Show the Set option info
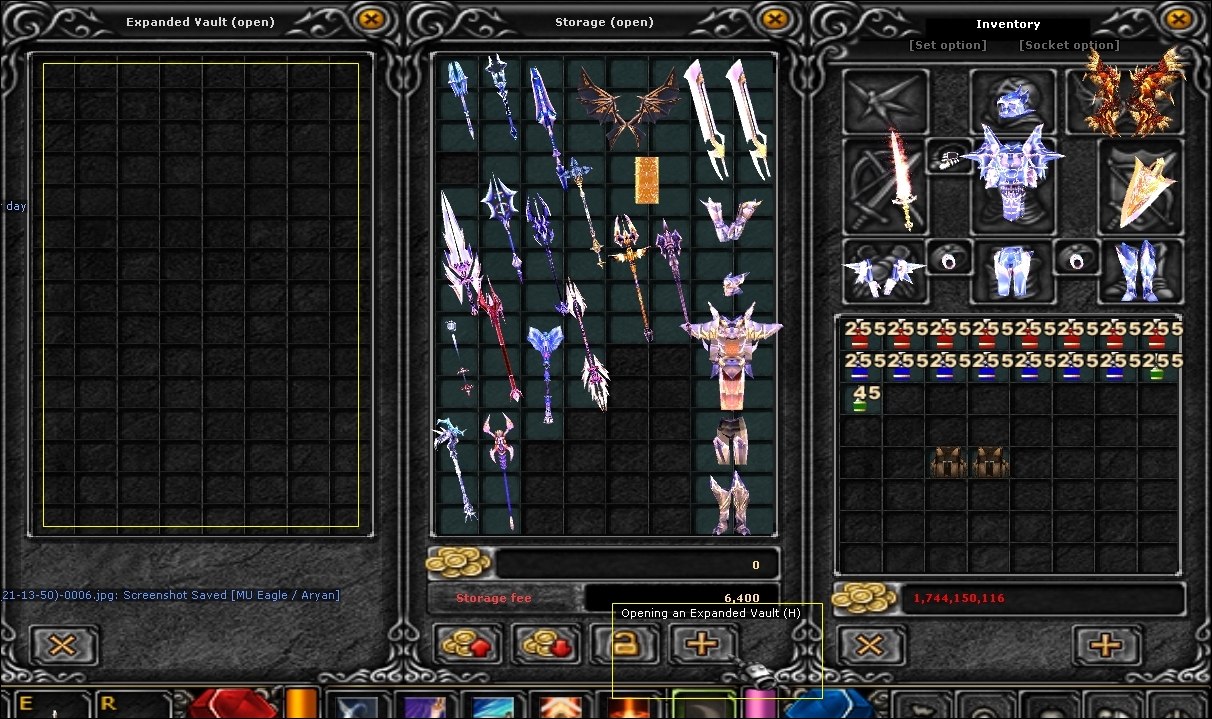 pyautogui.click(x=947, y=45)
